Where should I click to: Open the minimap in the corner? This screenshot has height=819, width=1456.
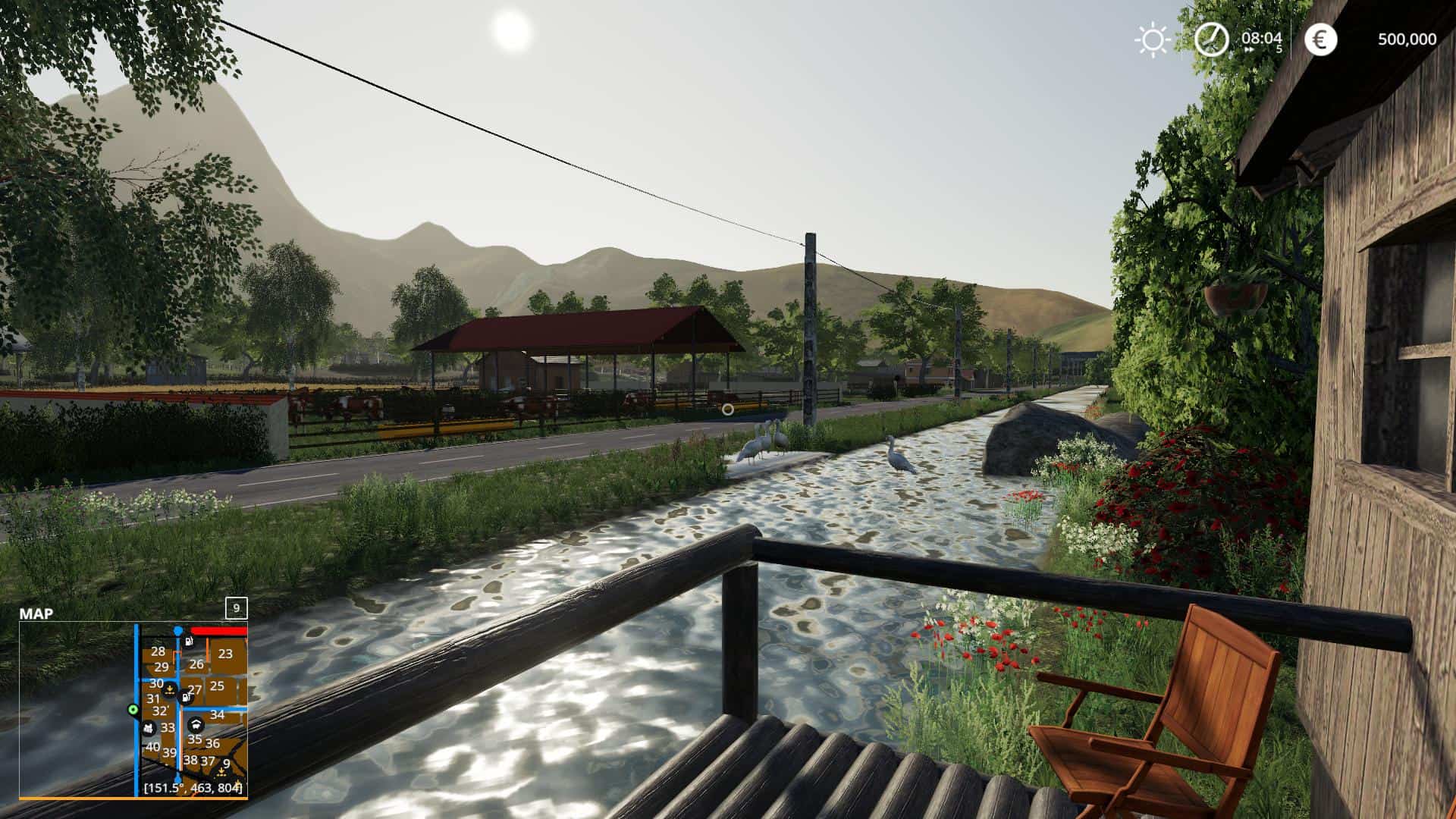point(133,710)
